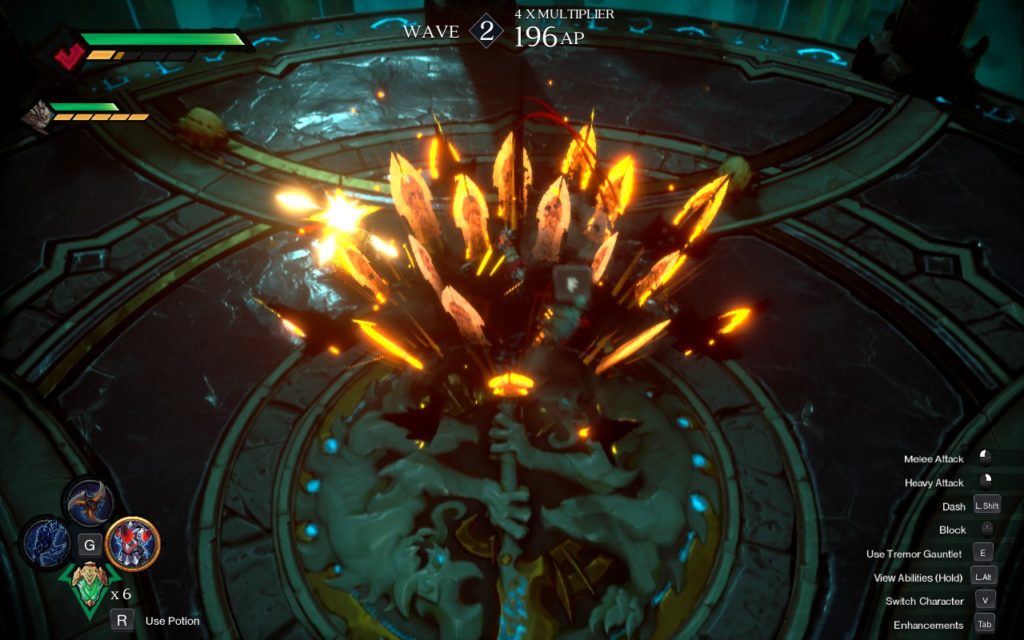
Task: Click the red active character emblem
Action: (67, 56)
